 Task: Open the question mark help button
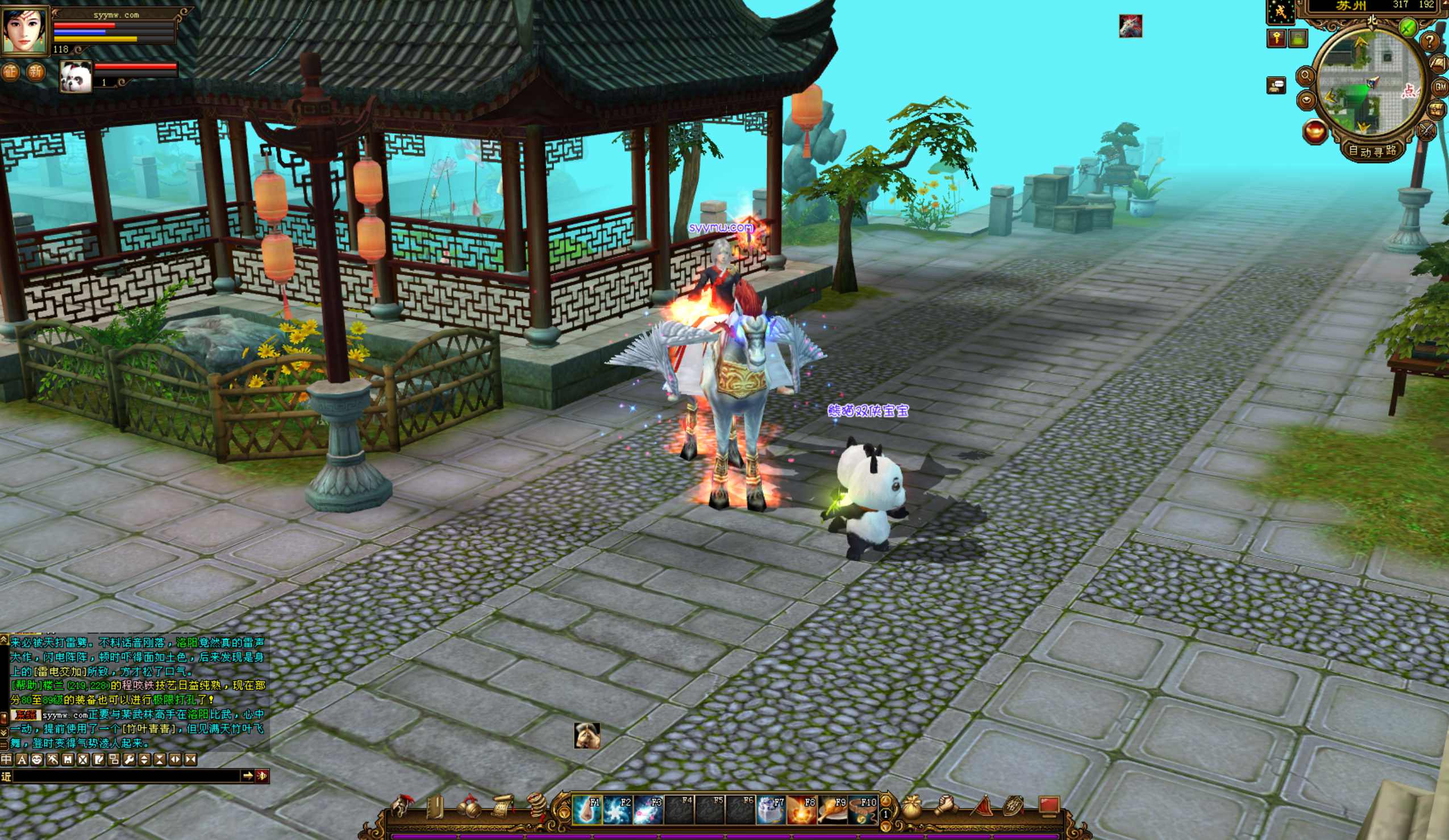point(1429,41)
